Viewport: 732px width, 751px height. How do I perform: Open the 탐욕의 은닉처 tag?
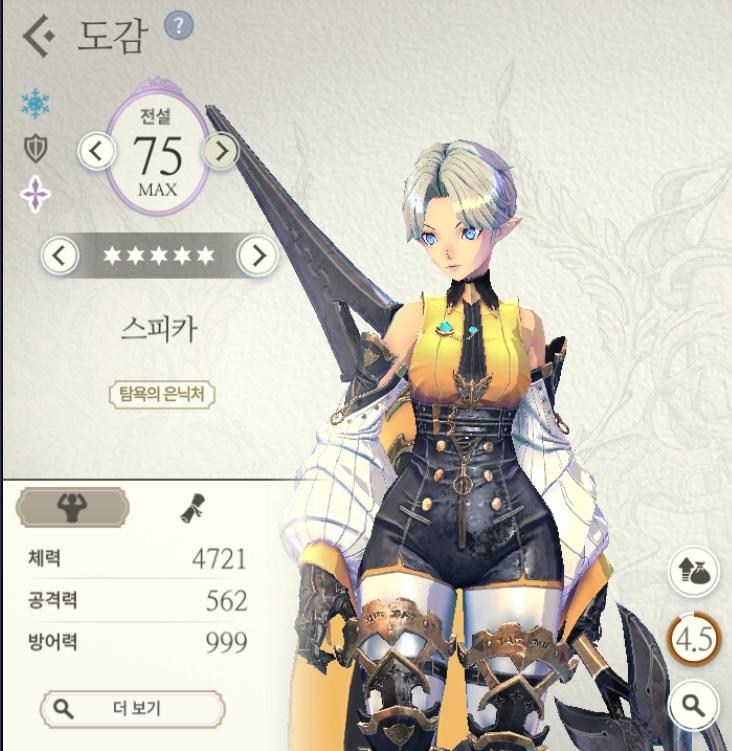coord(161,393)
